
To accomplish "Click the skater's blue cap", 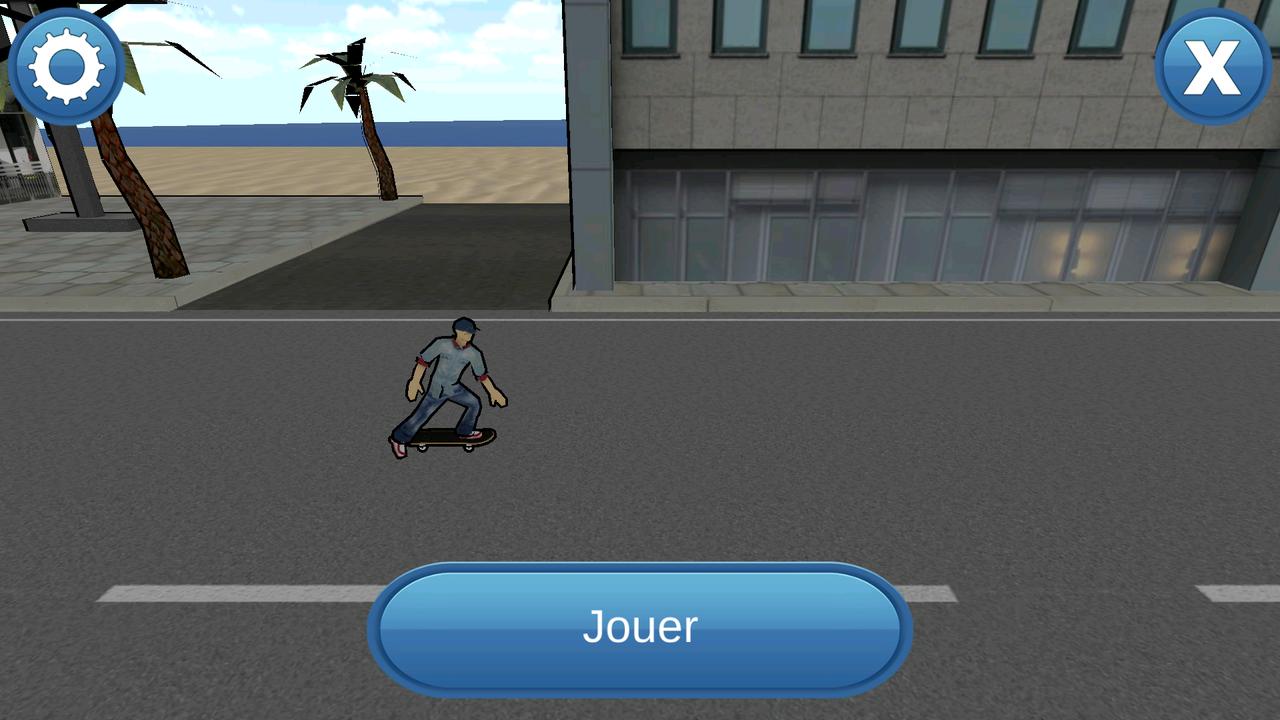I will 463,325.
